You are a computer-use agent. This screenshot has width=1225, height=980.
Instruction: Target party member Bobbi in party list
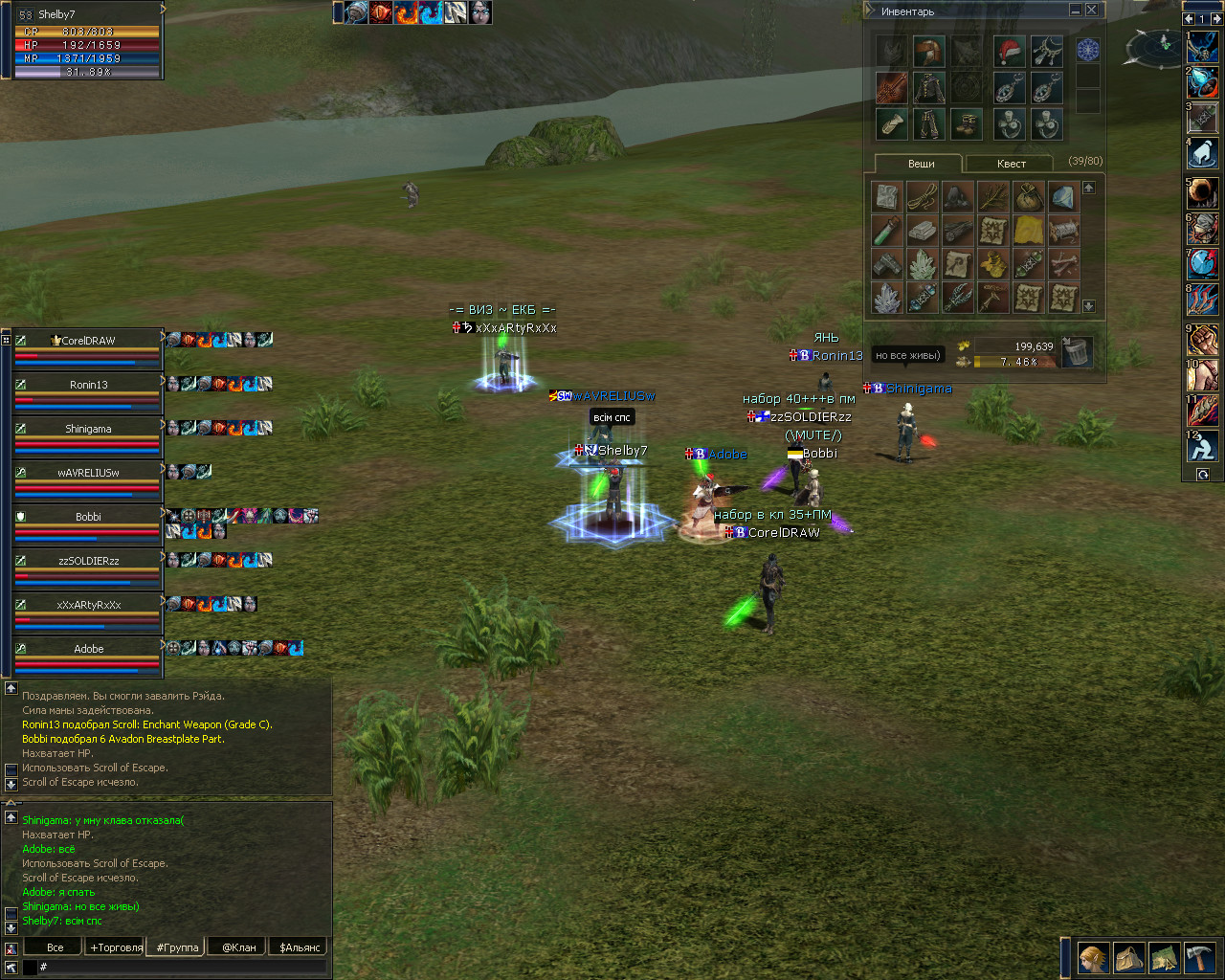point(88,517)
